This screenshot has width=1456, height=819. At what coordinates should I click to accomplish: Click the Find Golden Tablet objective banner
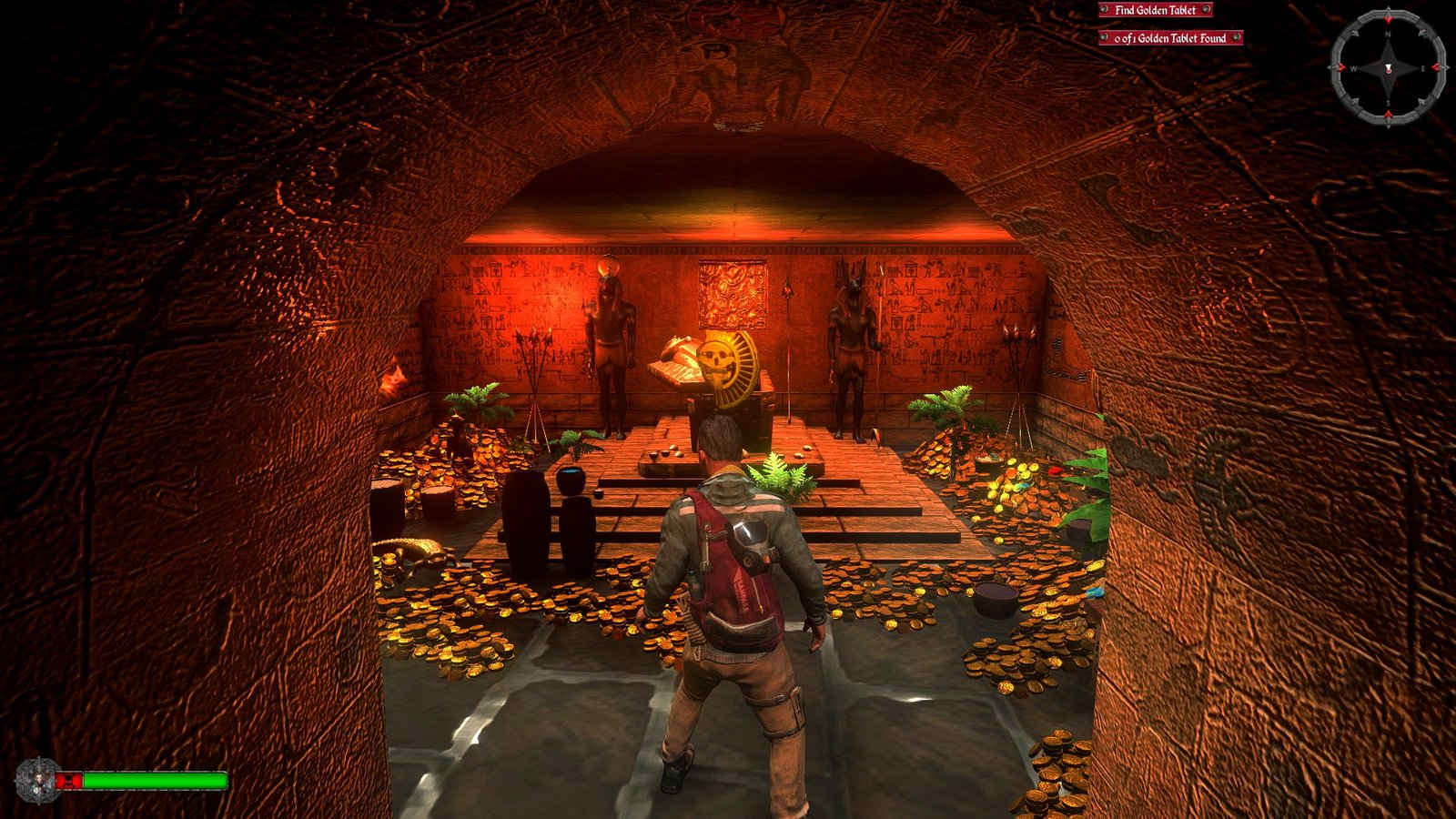(x=1155, y=10)
